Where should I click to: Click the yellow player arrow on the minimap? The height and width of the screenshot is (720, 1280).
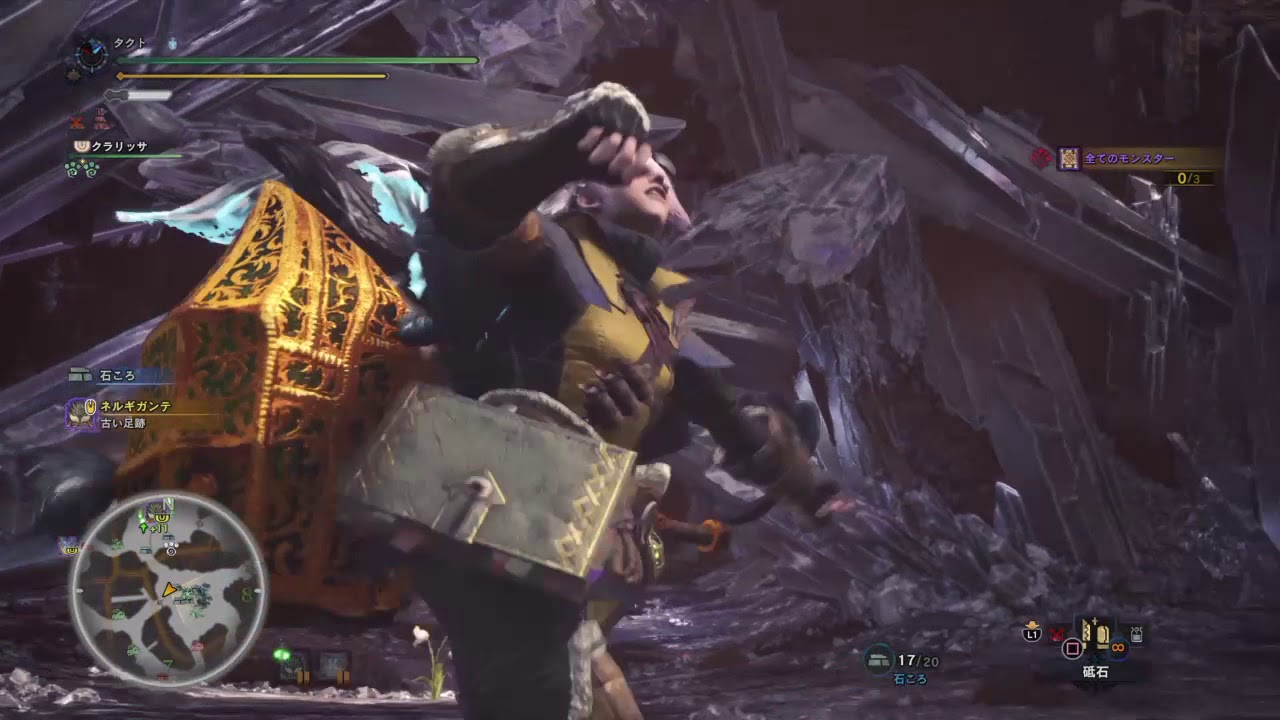pos(171,591)
